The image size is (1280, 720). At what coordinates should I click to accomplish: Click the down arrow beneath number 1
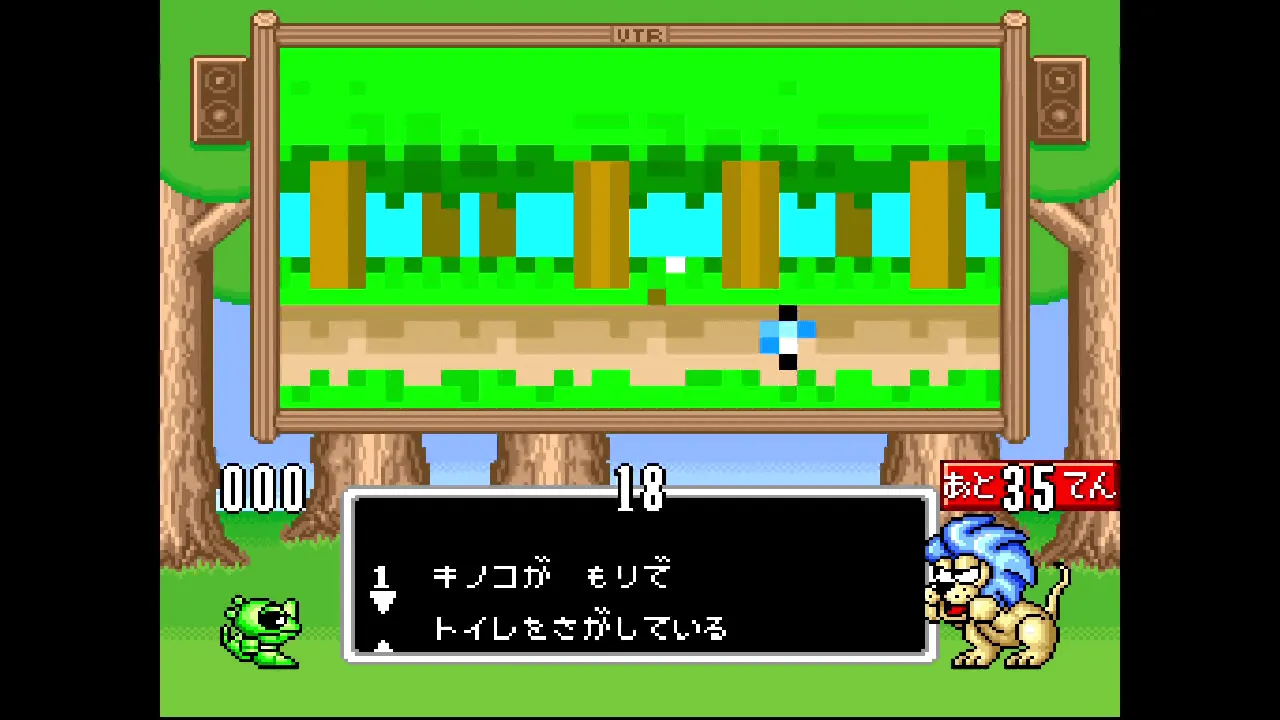coord(382,601)
